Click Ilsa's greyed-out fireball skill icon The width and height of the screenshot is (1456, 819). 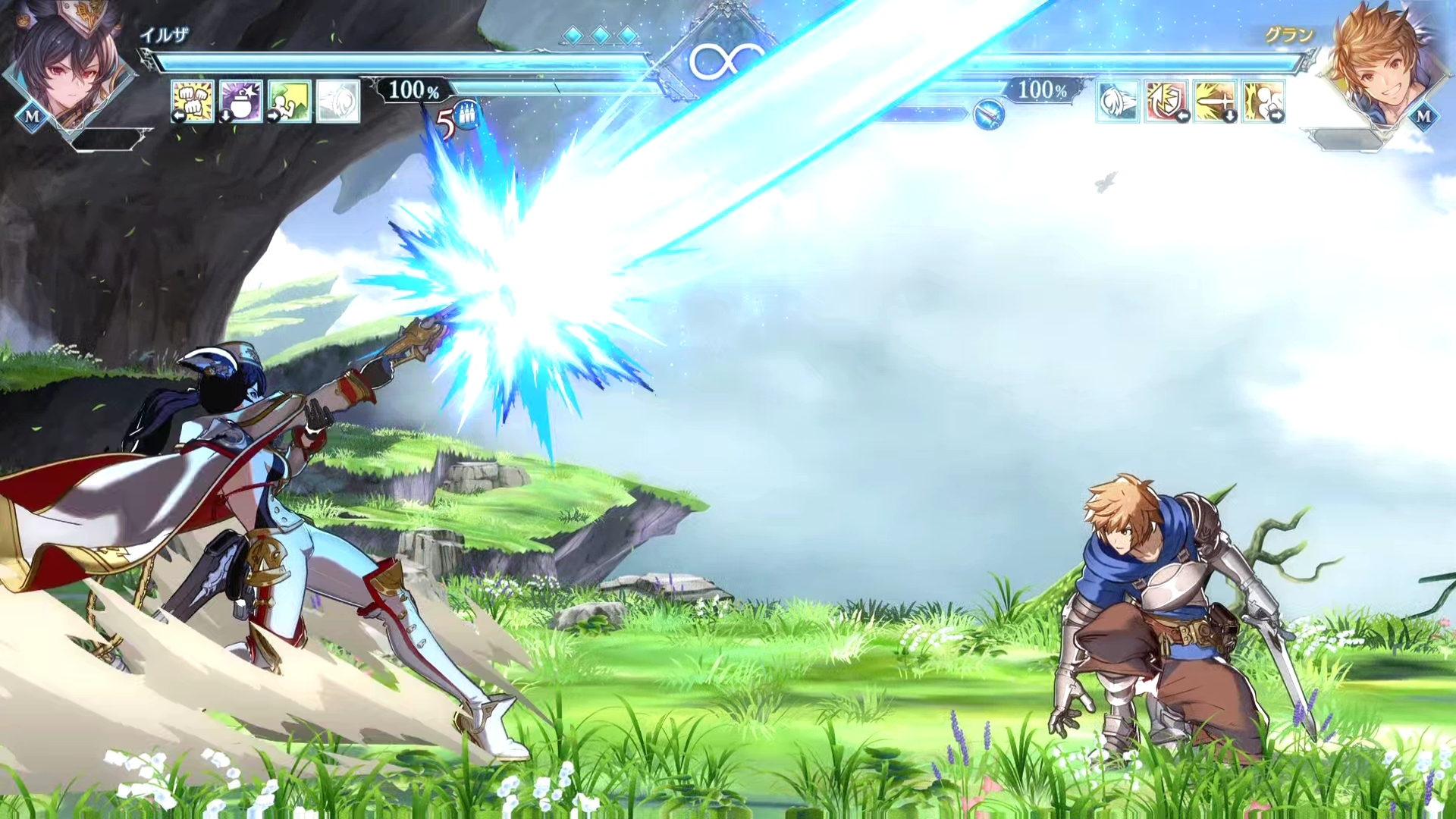337,100
